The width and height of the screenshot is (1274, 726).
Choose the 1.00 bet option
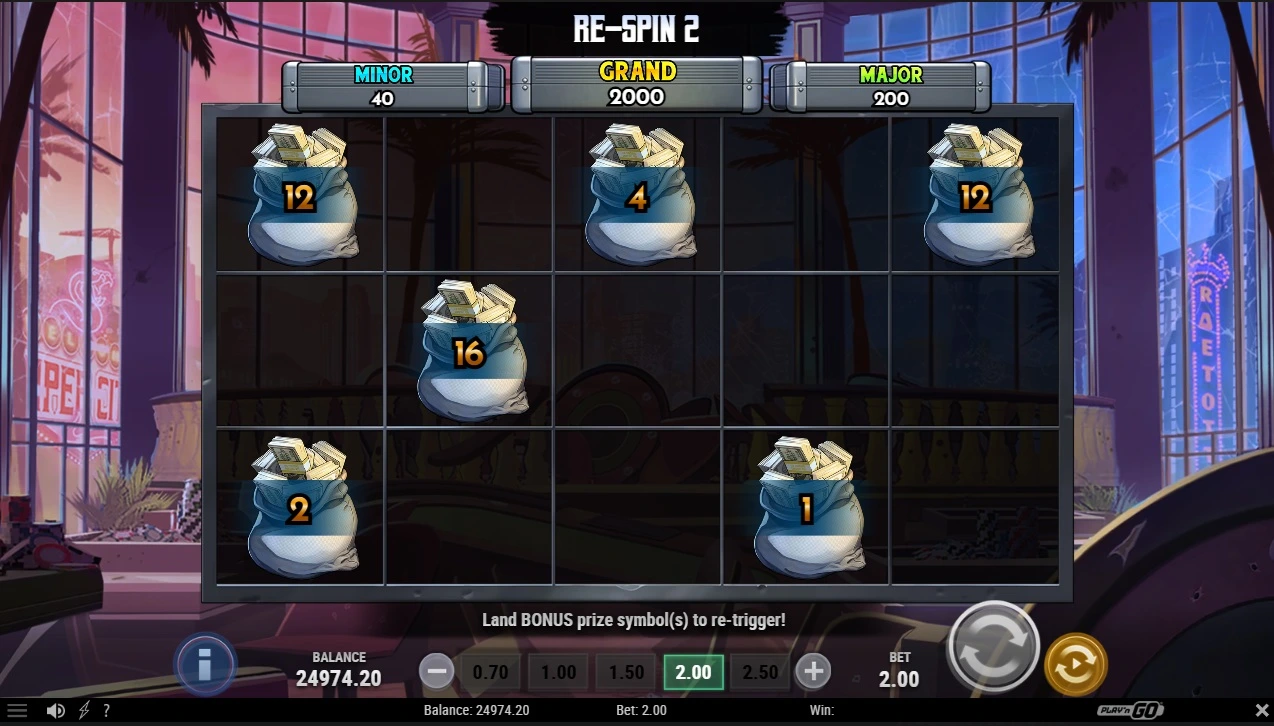[558, 672]
